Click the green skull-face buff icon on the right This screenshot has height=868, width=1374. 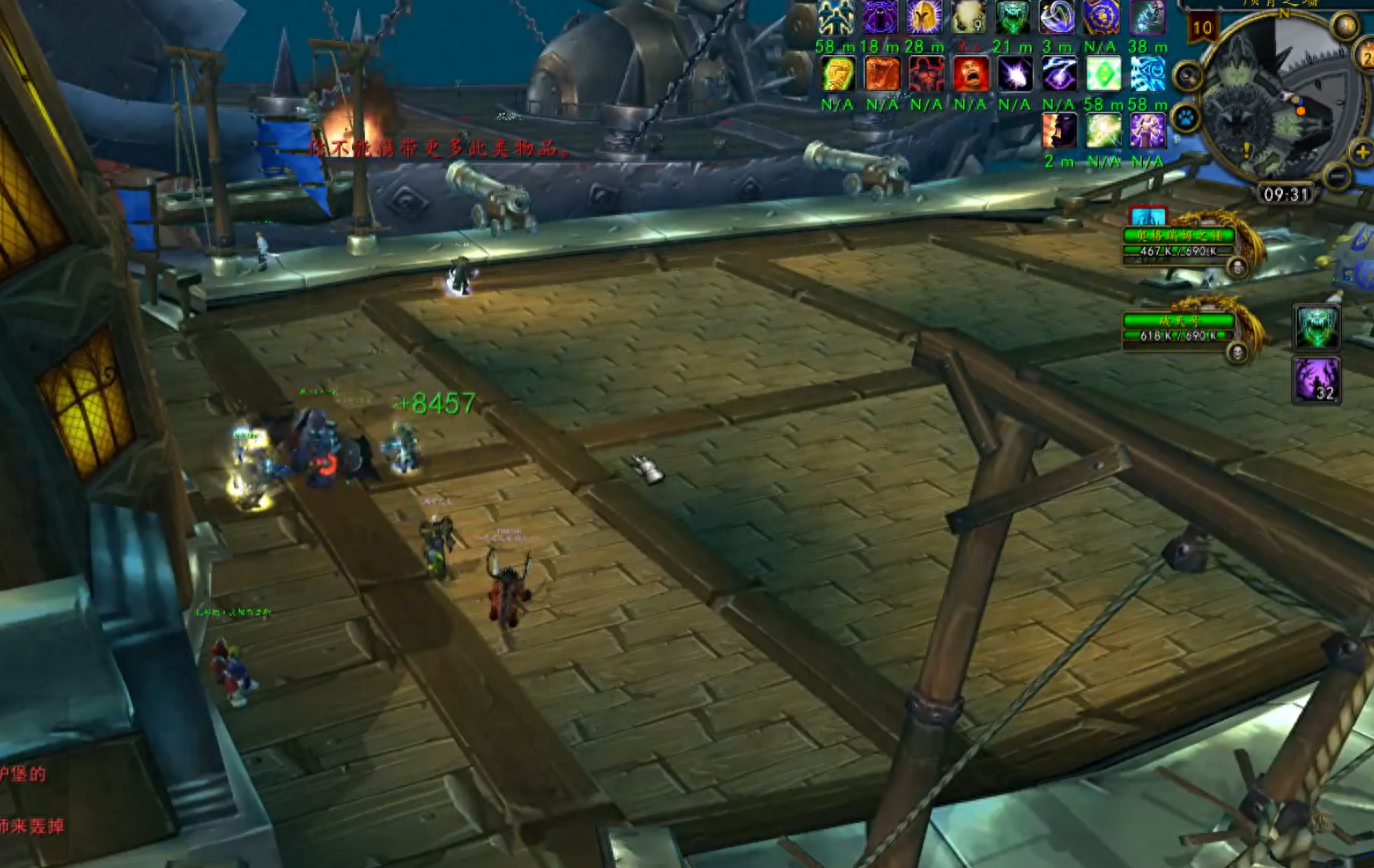tap(1316, 327)
